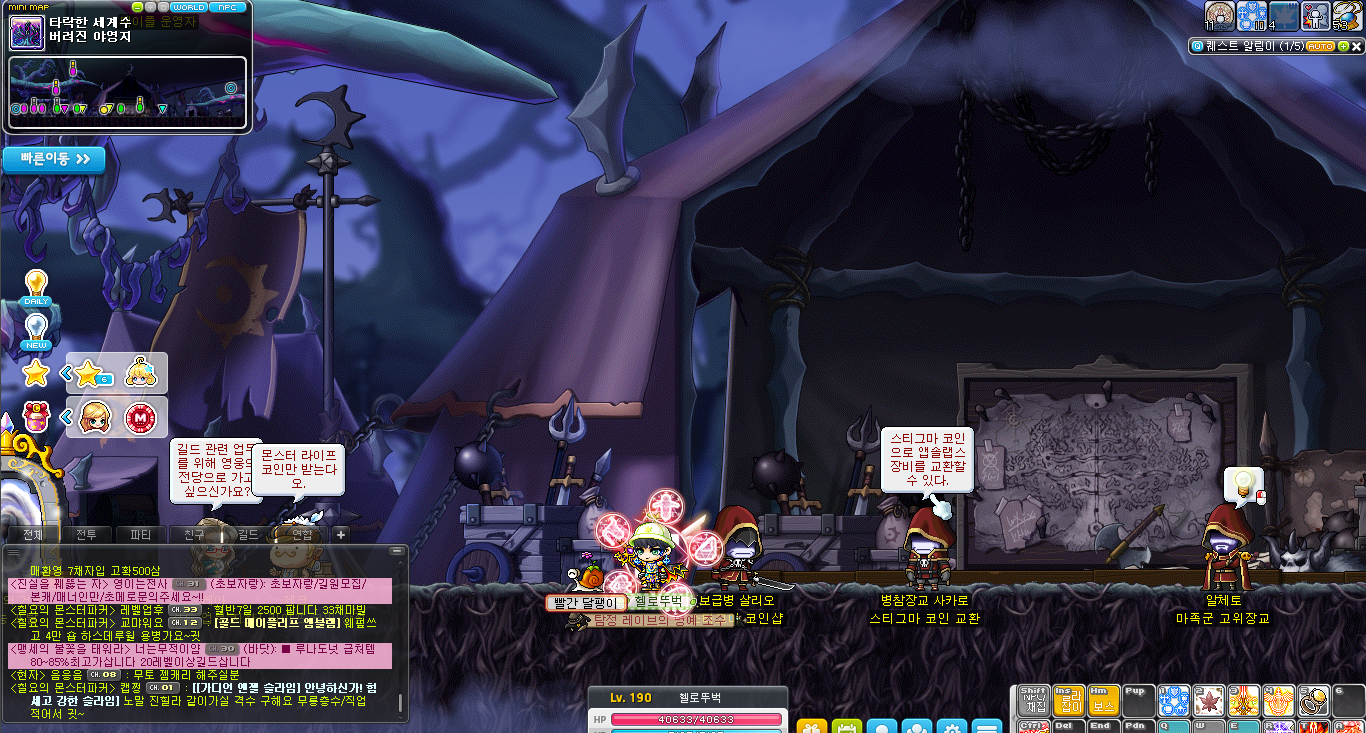1366x733 pixels.
Task: Toggle the AUTO button on the quest notifier
Action: (1320, 47)
